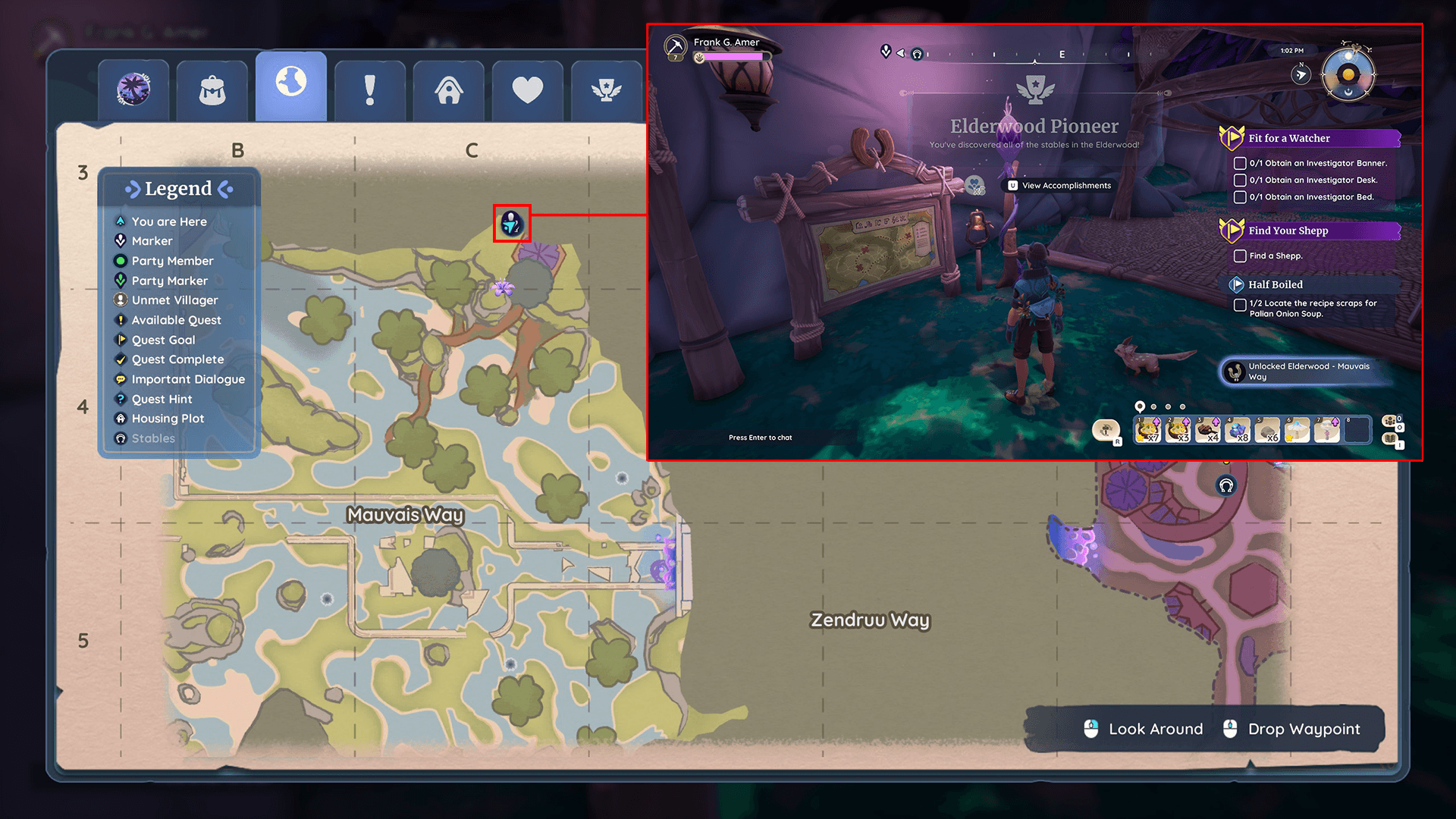Click the Party Member legend entry

[172, 261]
